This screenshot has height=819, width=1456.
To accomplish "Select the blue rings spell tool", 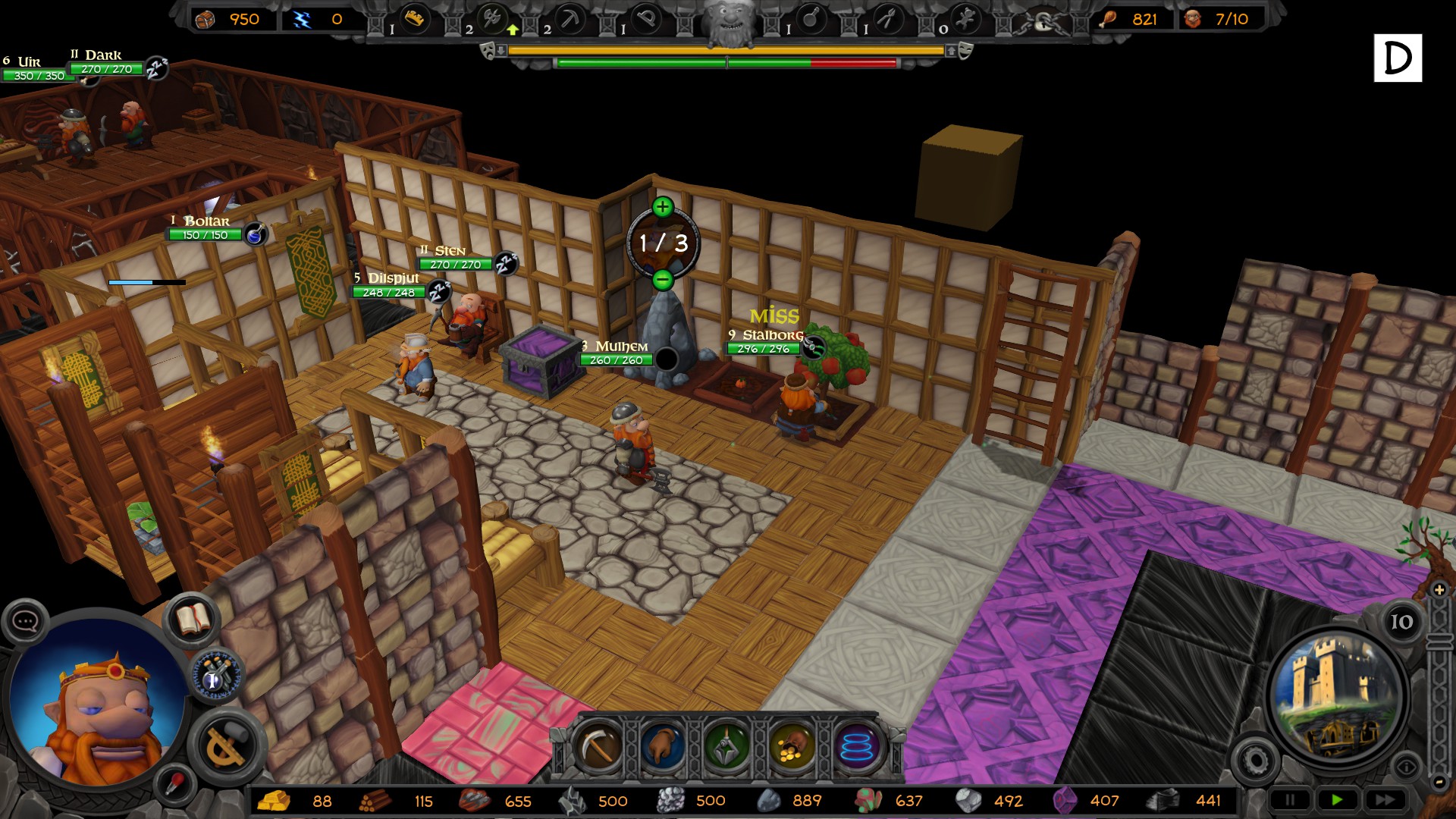I will pyautogui.click(x=858, y=747).
